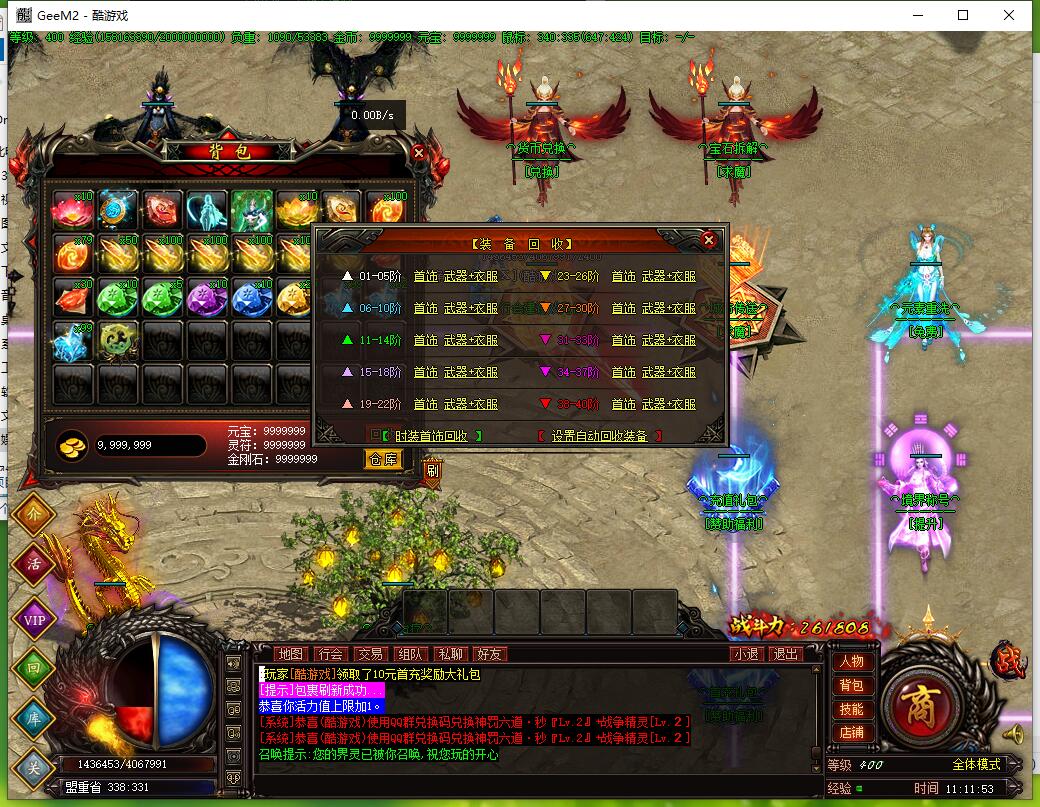Recycle 11-14阶 武器+衣服 gear
The height and width of the screenshot is (807, 1040).
coord(470,340)
